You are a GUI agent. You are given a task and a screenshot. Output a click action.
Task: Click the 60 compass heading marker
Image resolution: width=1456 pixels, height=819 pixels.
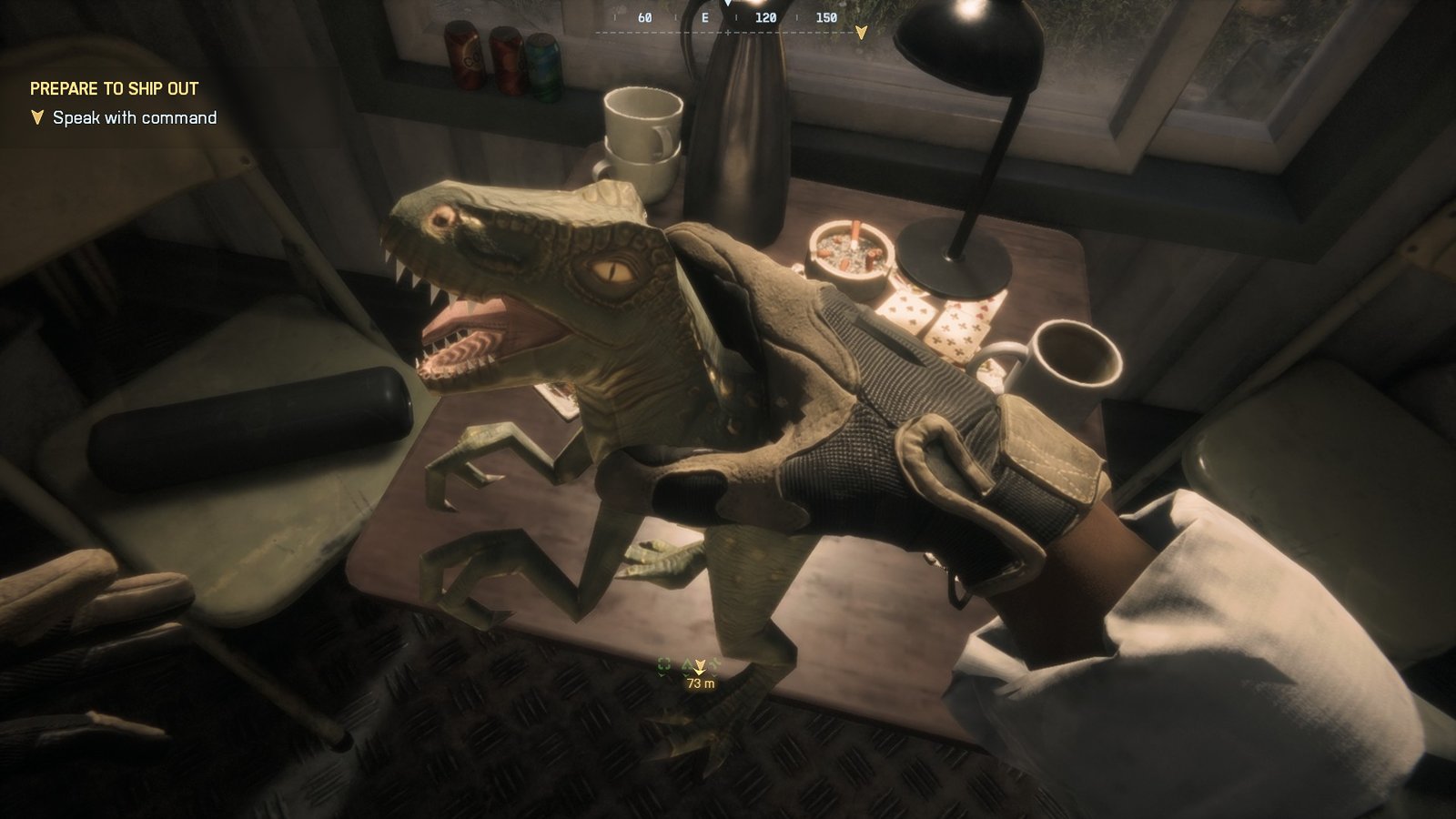[644, 16]
